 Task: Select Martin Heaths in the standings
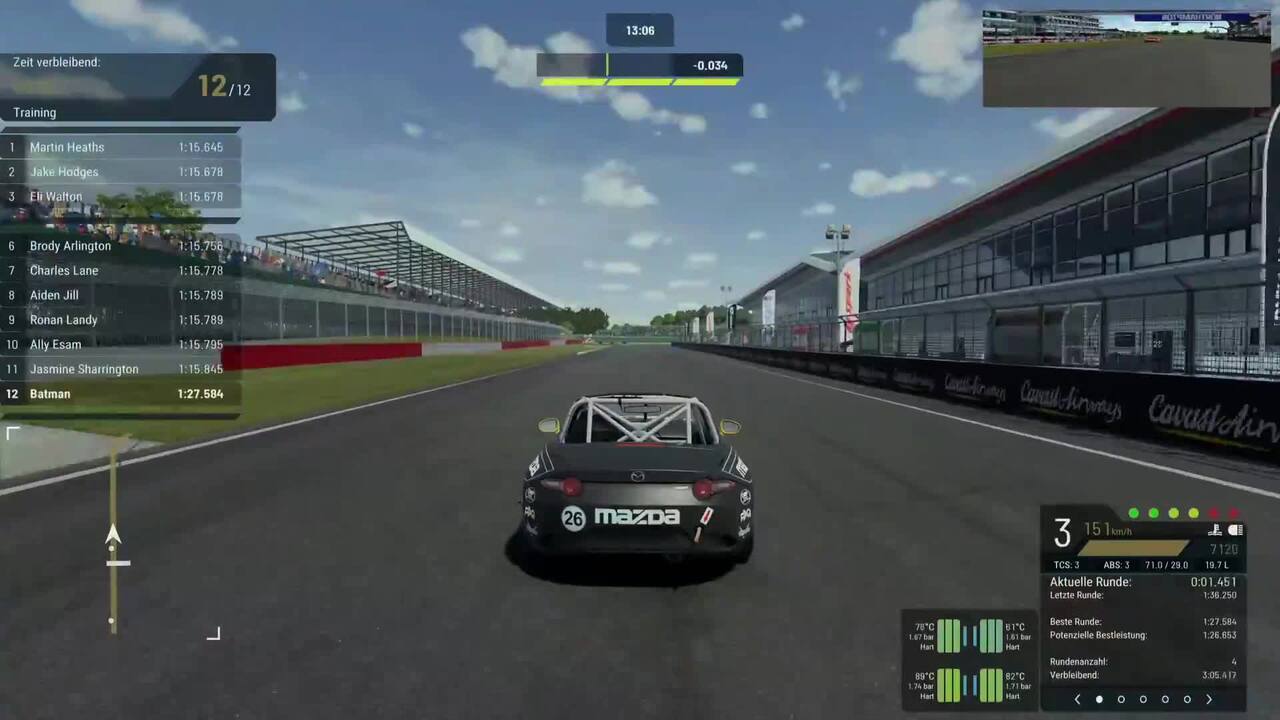coord(120,147)
